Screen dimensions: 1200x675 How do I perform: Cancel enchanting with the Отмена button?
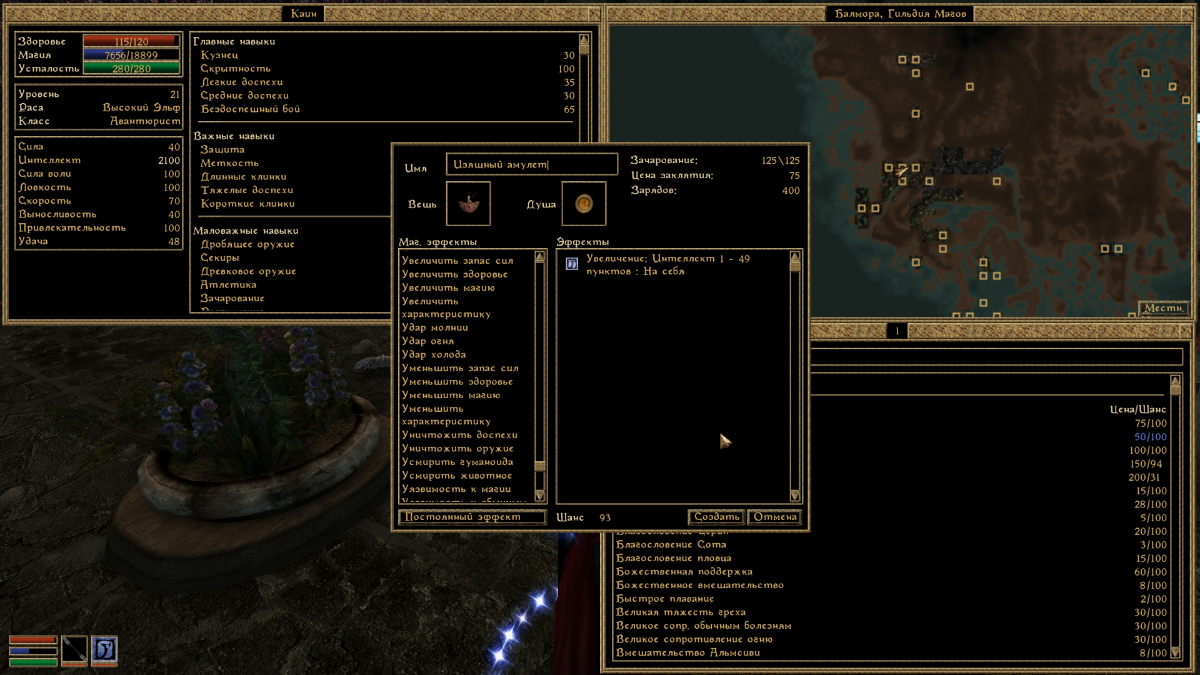(774, 517)
